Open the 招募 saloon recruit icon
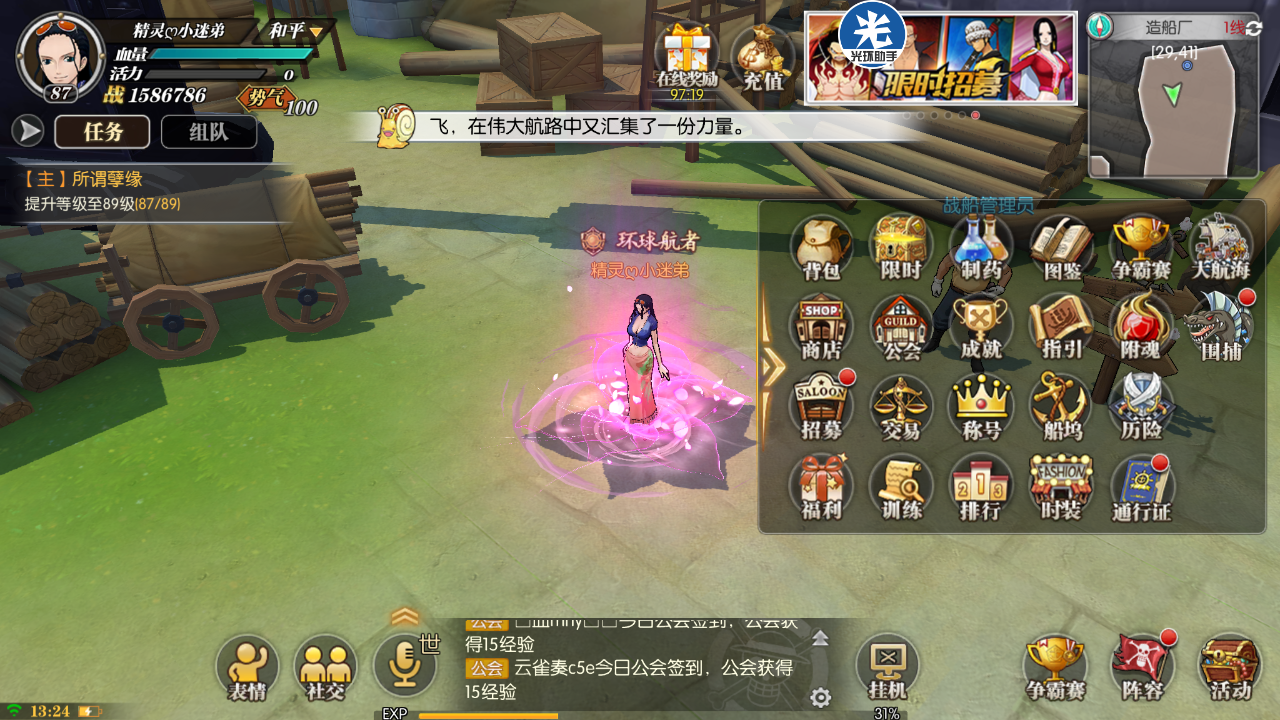This screenshot has height=720, width=1280. pos(821,405)
